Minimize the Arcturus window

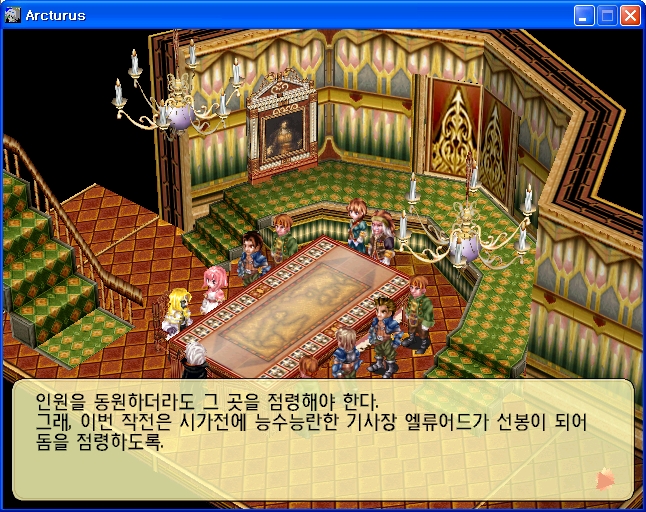click(x=584, y=15)
